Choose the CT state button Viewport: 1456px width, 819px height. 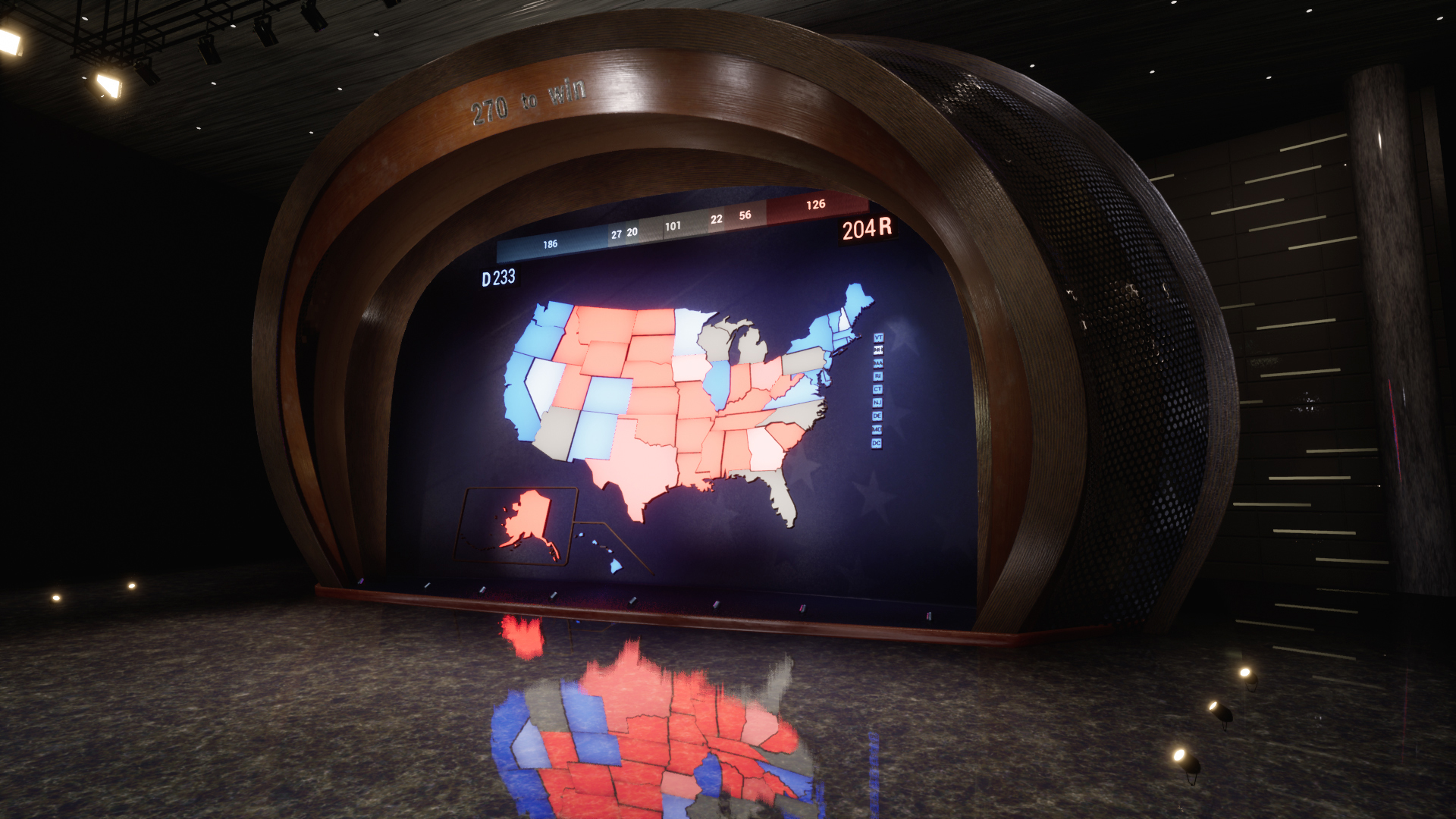coord(877,389)
